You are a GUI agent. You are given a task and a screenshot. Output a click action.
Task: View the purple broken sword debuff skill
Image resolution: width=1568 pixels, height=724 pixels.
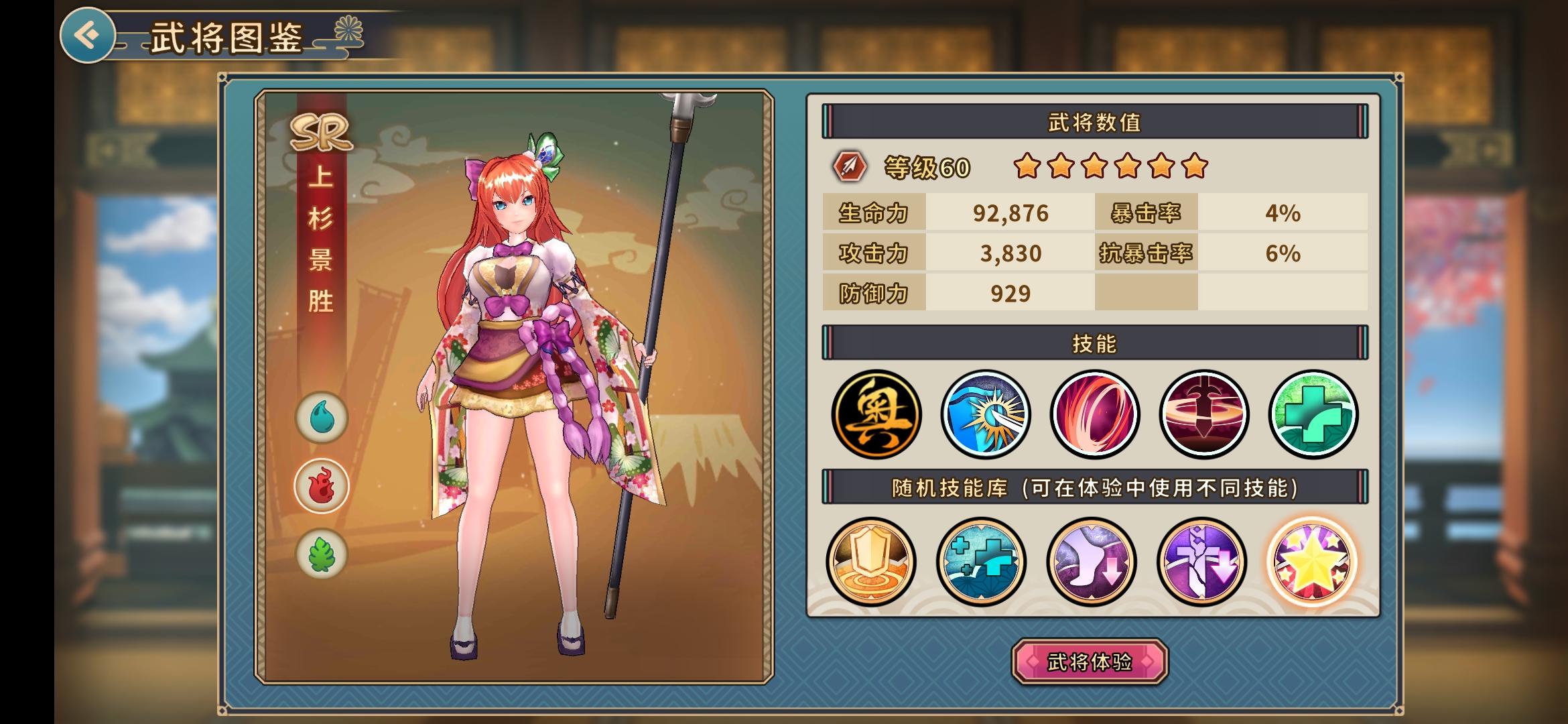[x=1201, y=561]
